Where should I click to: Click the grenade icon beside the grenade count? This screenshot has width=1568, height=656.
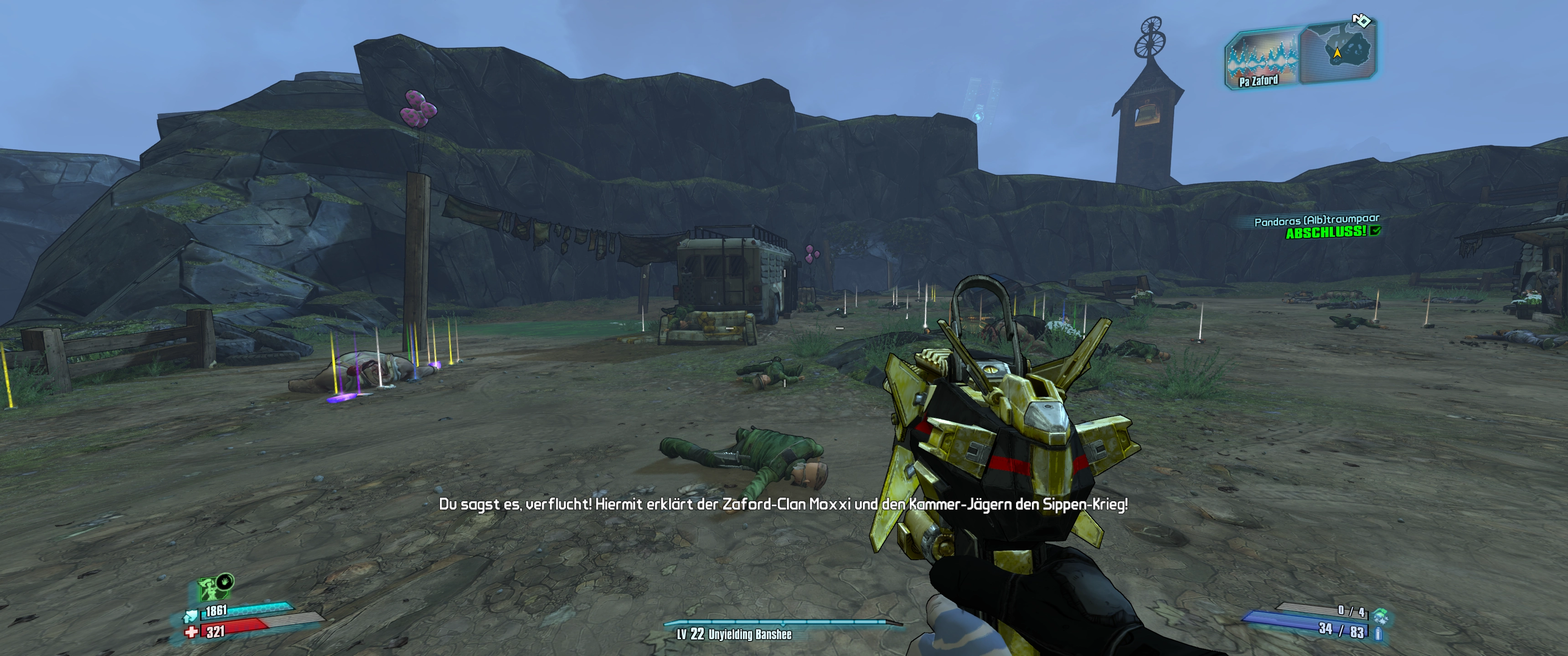[x=1380, y=614]
